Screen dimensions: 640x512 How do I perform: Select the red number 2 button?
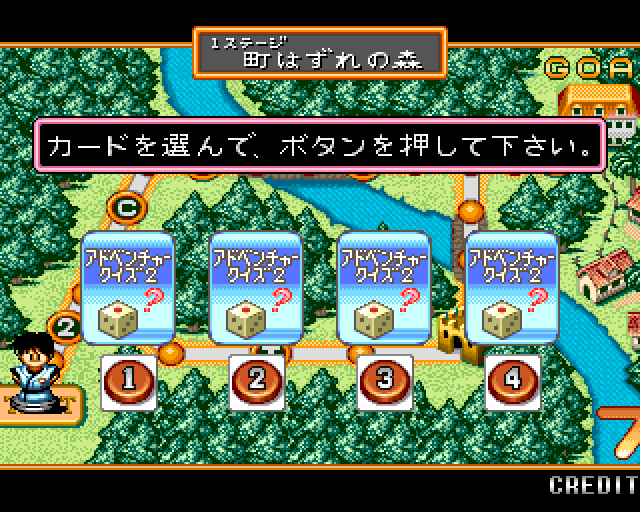click(x=257, y=381)
